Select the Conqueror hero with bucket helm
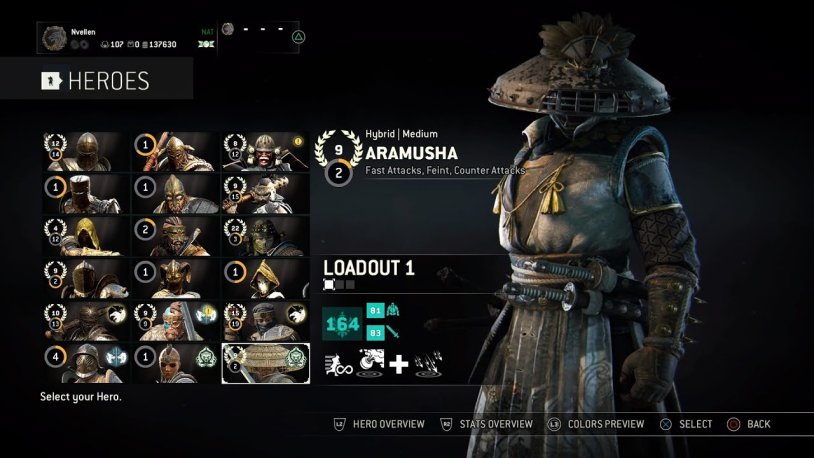This screenshot has width=814, height=458. coord(87,193)
